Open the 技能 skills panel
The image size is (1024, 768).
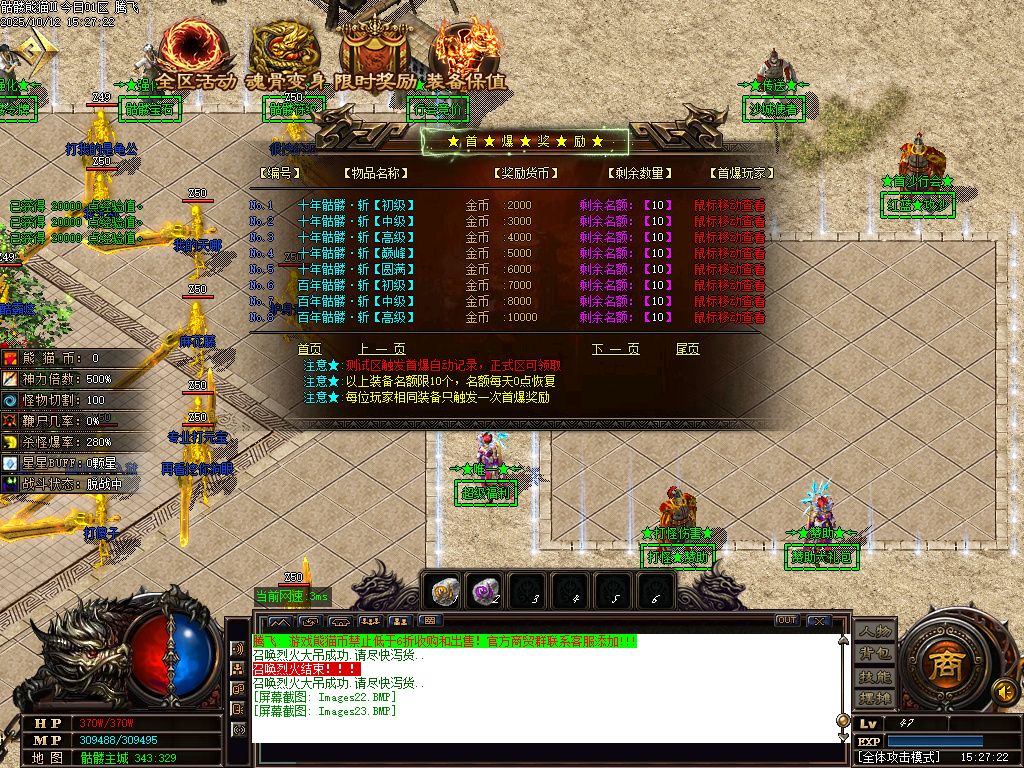click(x=873, y=676)
